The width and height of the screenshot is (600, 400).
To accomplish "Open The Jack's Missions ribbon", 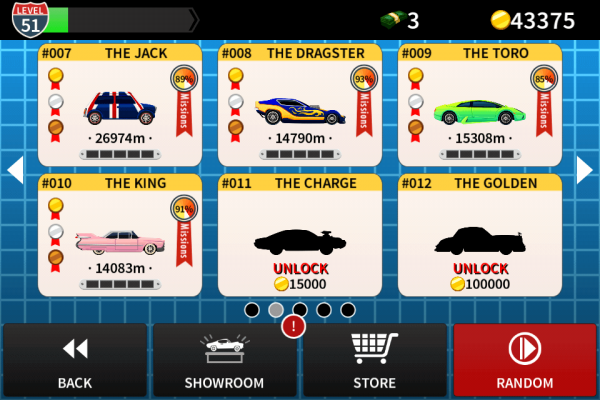I will click(x=184, y=105).
